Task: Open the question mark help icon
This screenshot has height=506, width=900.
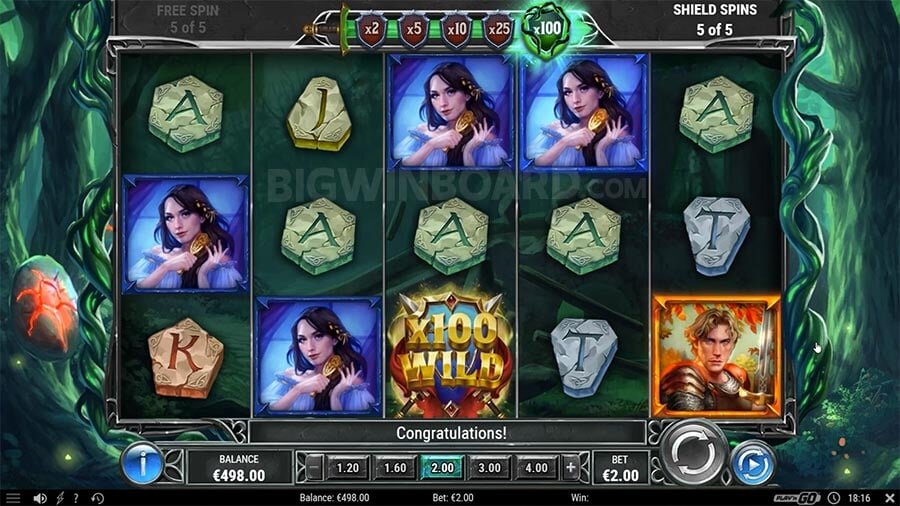Action: 75,498
